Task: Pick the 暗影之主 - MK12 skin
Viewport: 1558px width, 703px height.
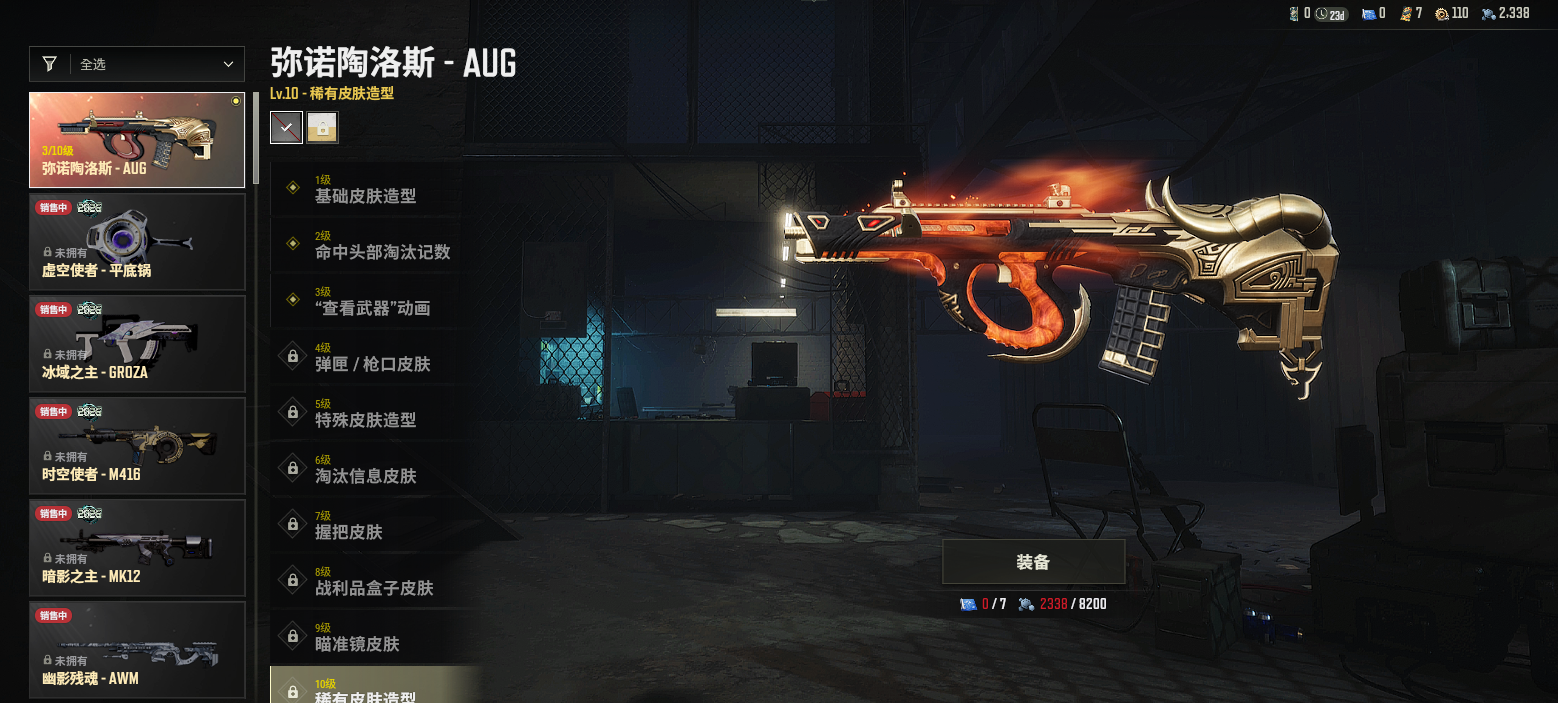Action: (x=137, y=548)
